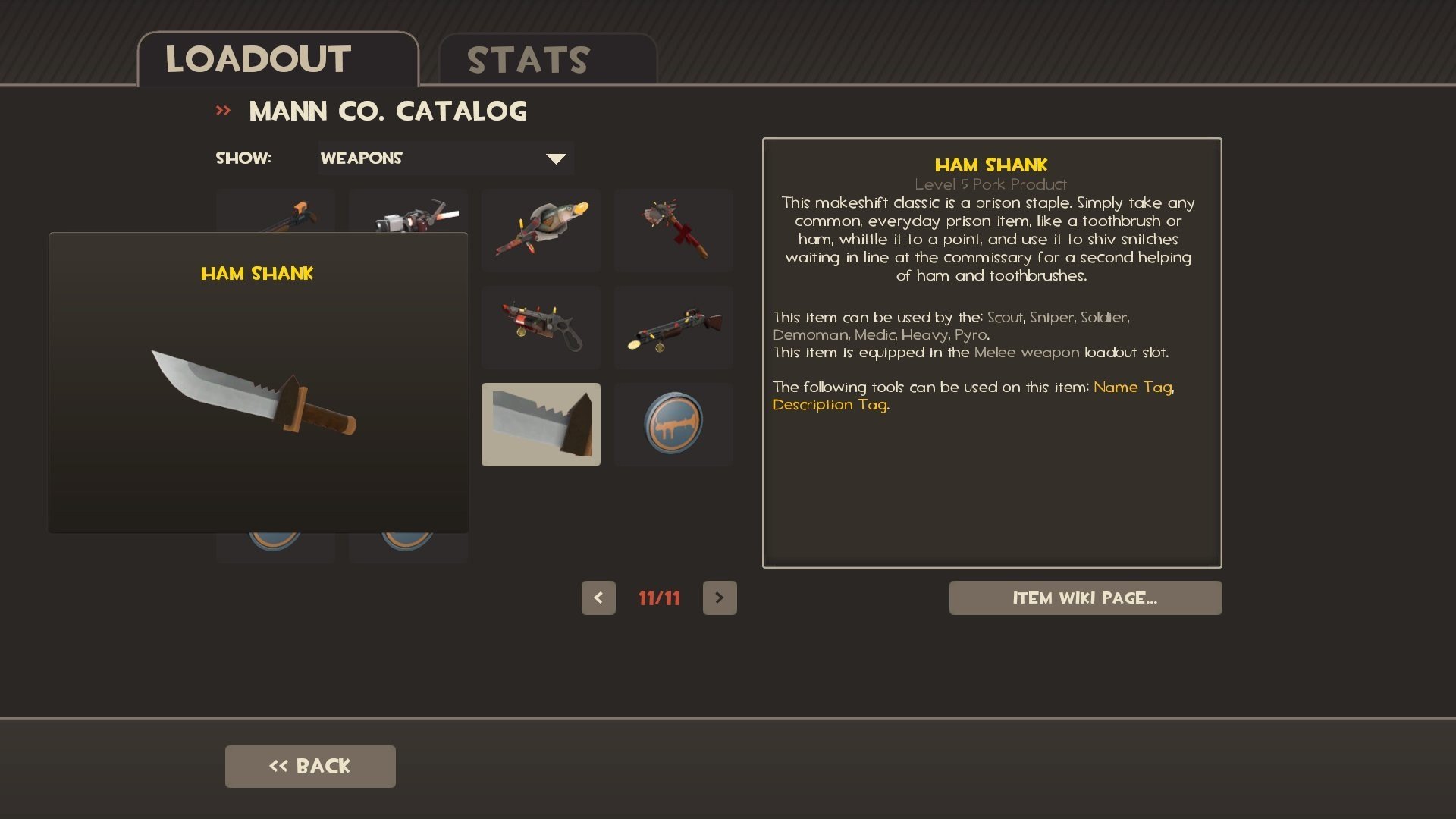This screenshot has width=1456, height=819.
Task: Switch to the Stats tab
Action: pos(547,60)
